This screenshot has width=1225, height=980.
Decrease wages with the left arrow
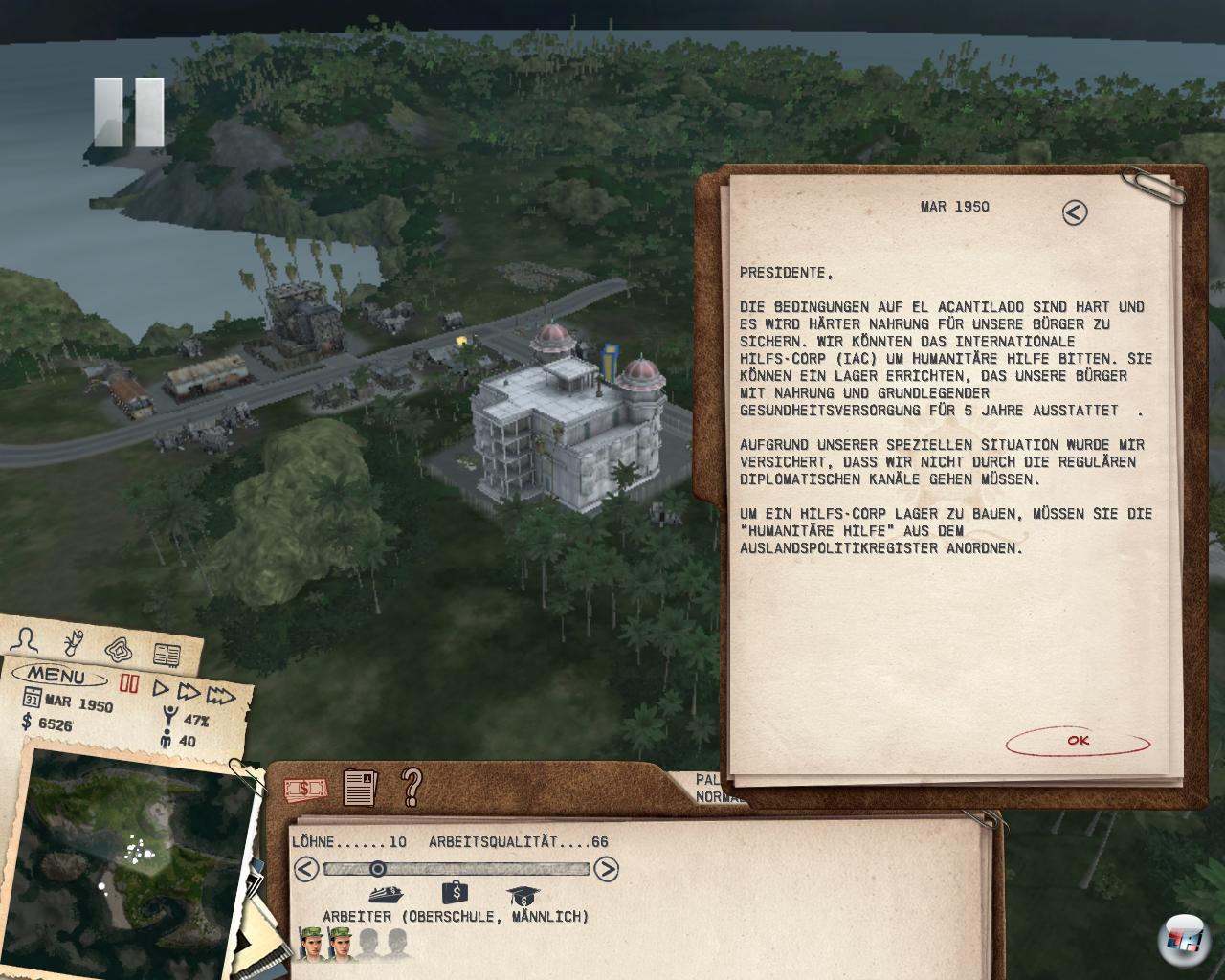(x=305, y=869)
